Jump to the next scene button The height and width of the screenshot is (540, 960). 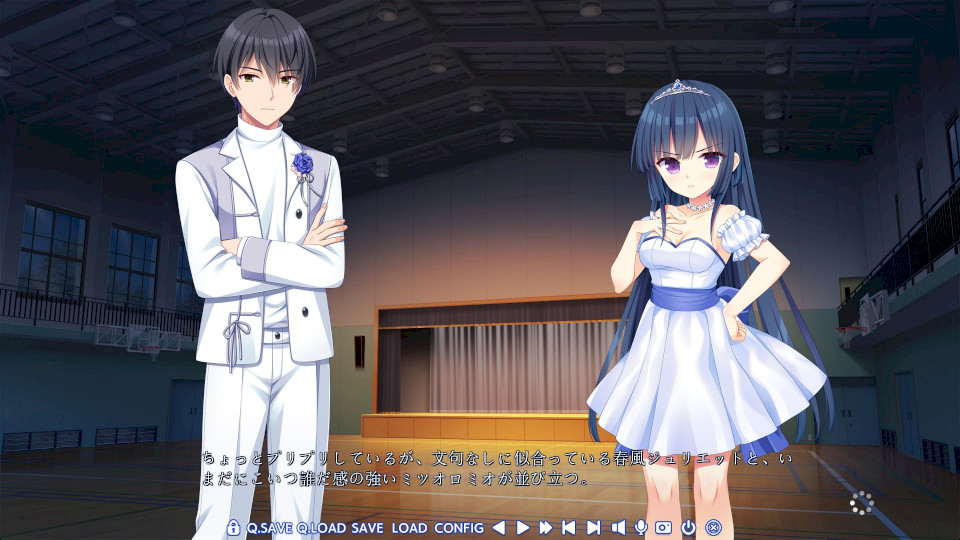(593, 527)
